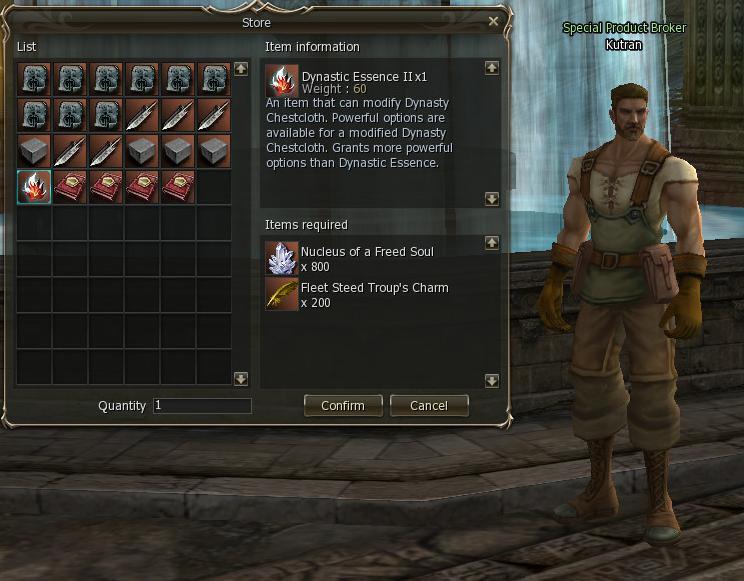Confirm the store exchange
Screen dimensions: 744x581
point(342,406)
